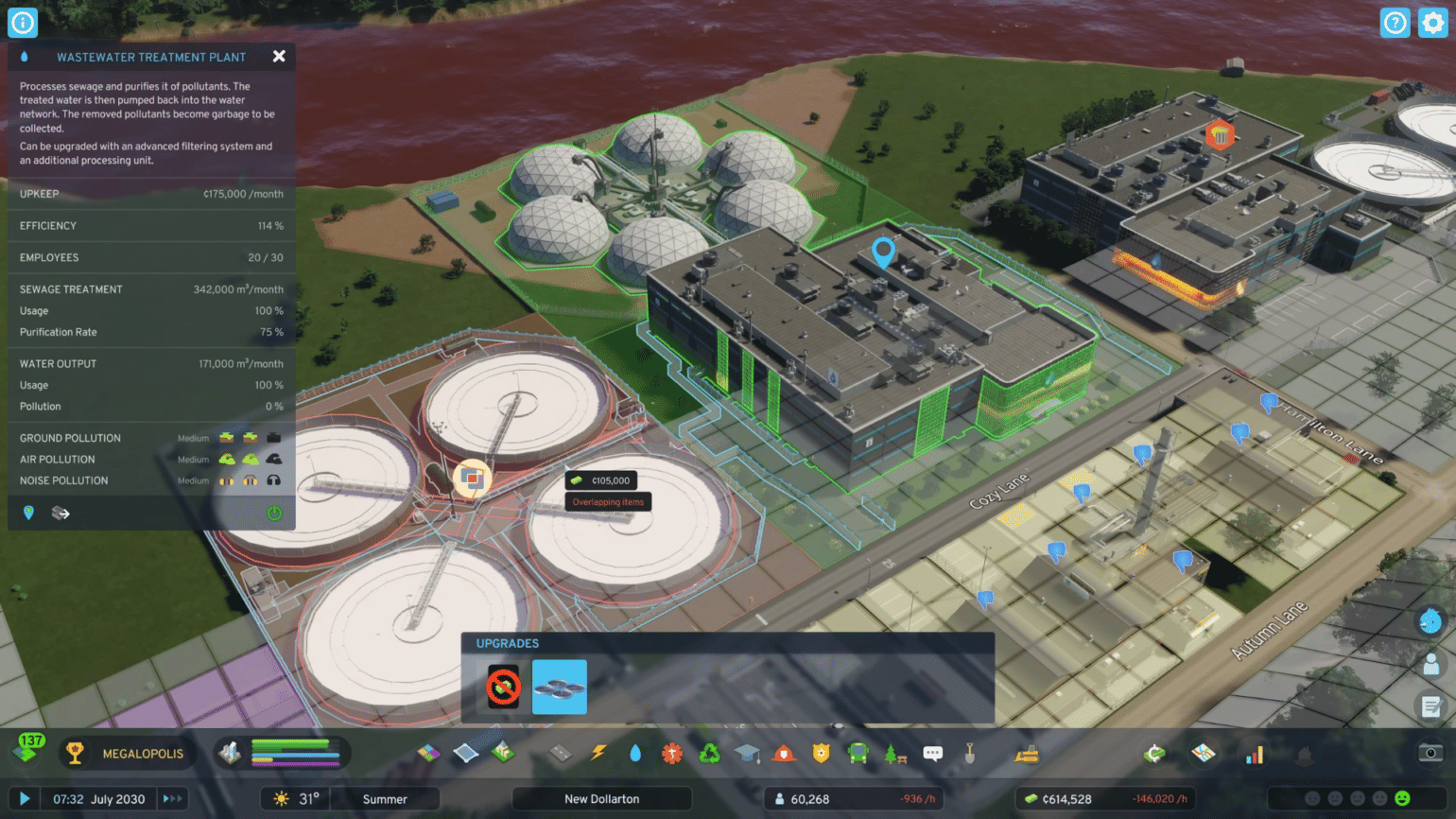Open the Megalopolis milestone progression panel
Image resolution: width=1456 pixels, height=819 pixels.
pos(126,754)
